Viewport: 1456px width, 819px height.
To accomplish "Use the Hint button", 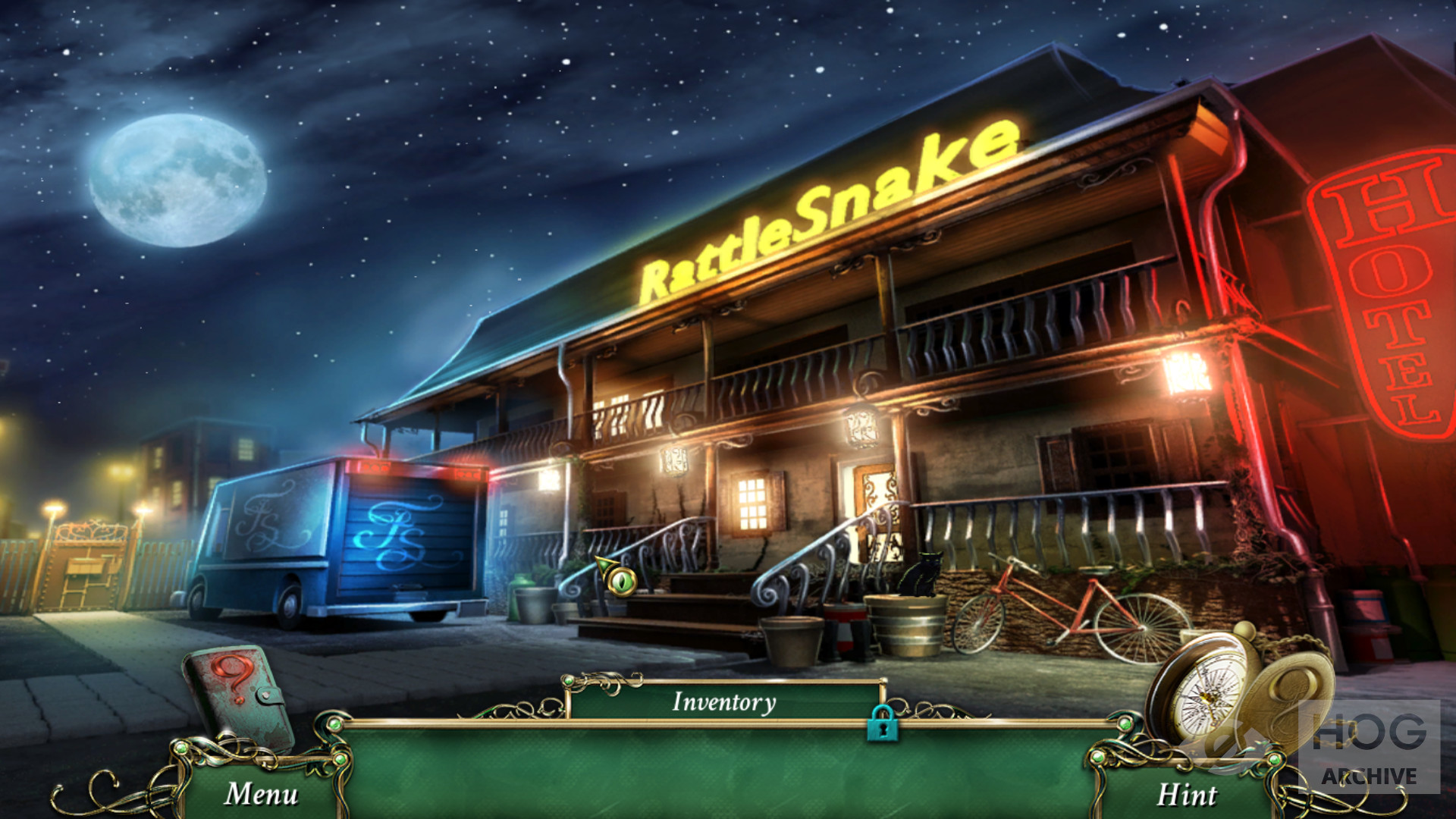I will [x=1186, y=794].
